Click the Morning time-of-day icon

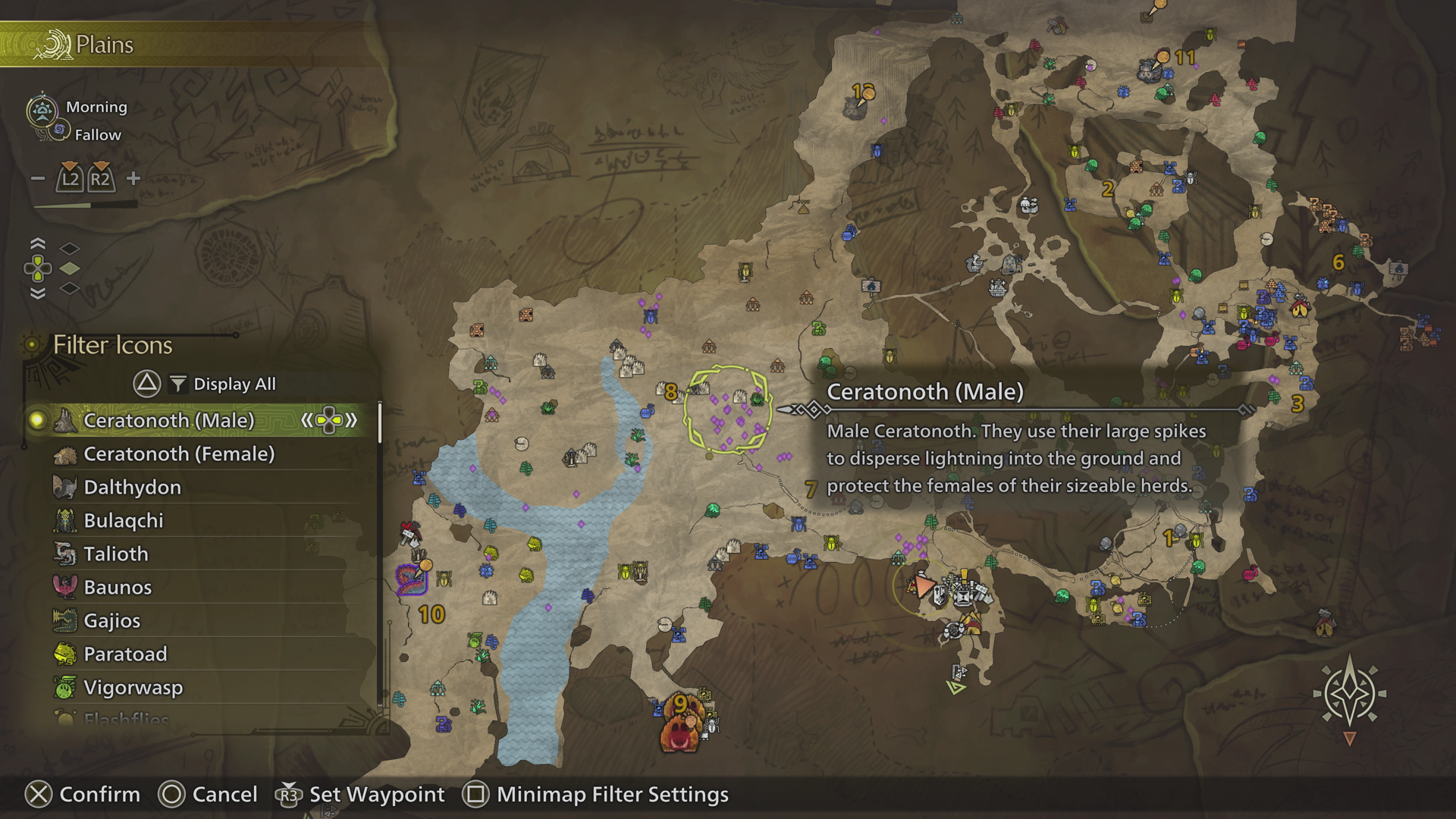(42, 108)
